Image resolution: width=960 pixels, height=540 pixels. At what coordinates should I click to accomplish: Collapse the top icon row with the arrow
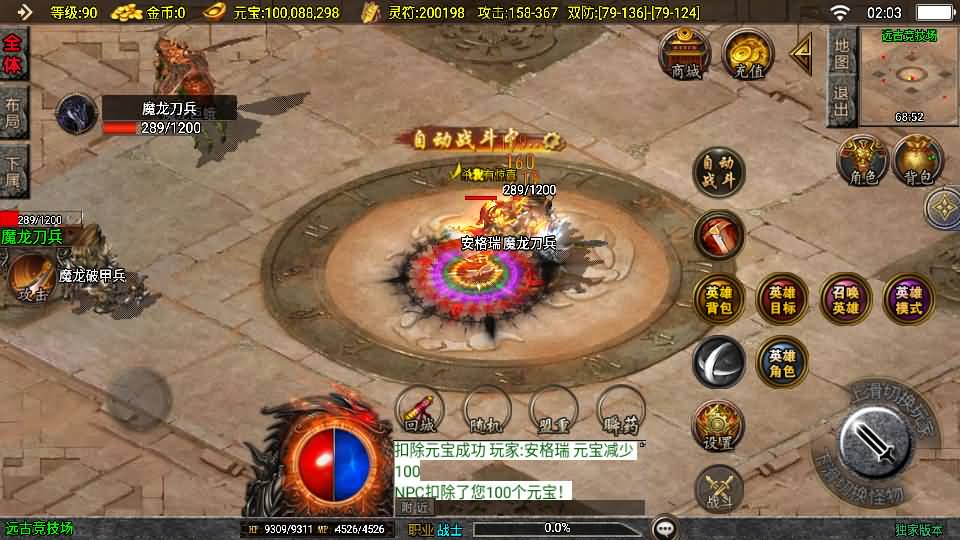coord(801,54)
